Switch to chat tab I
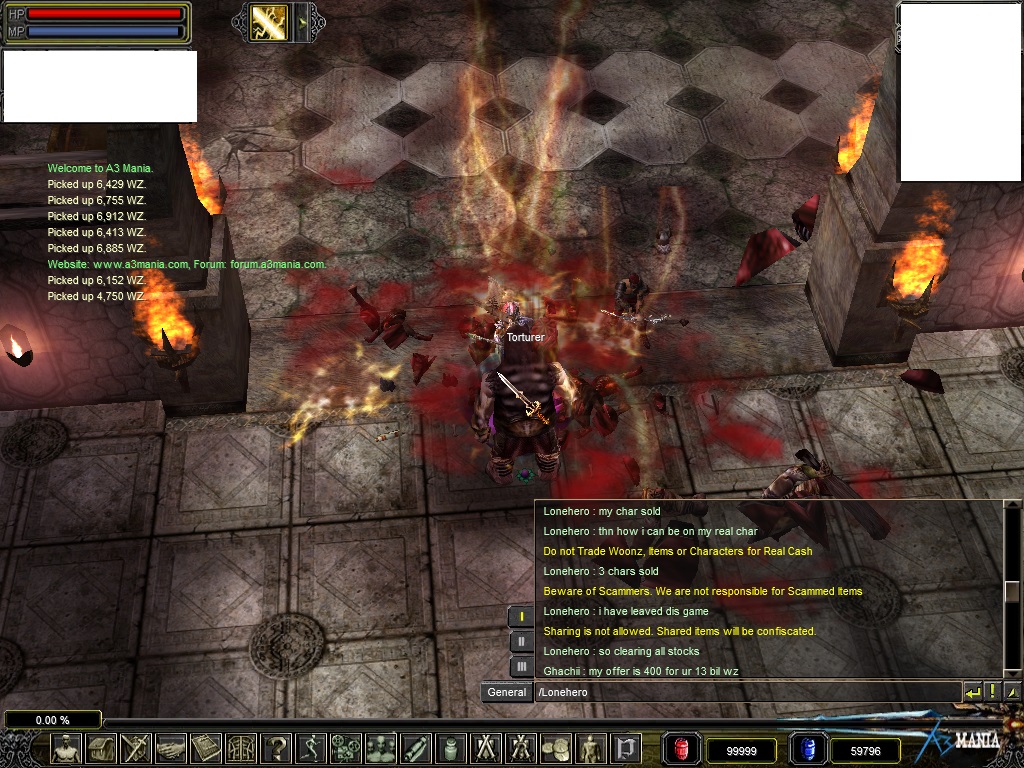Viewport: 1024px width, 768px height. (521, 617)
